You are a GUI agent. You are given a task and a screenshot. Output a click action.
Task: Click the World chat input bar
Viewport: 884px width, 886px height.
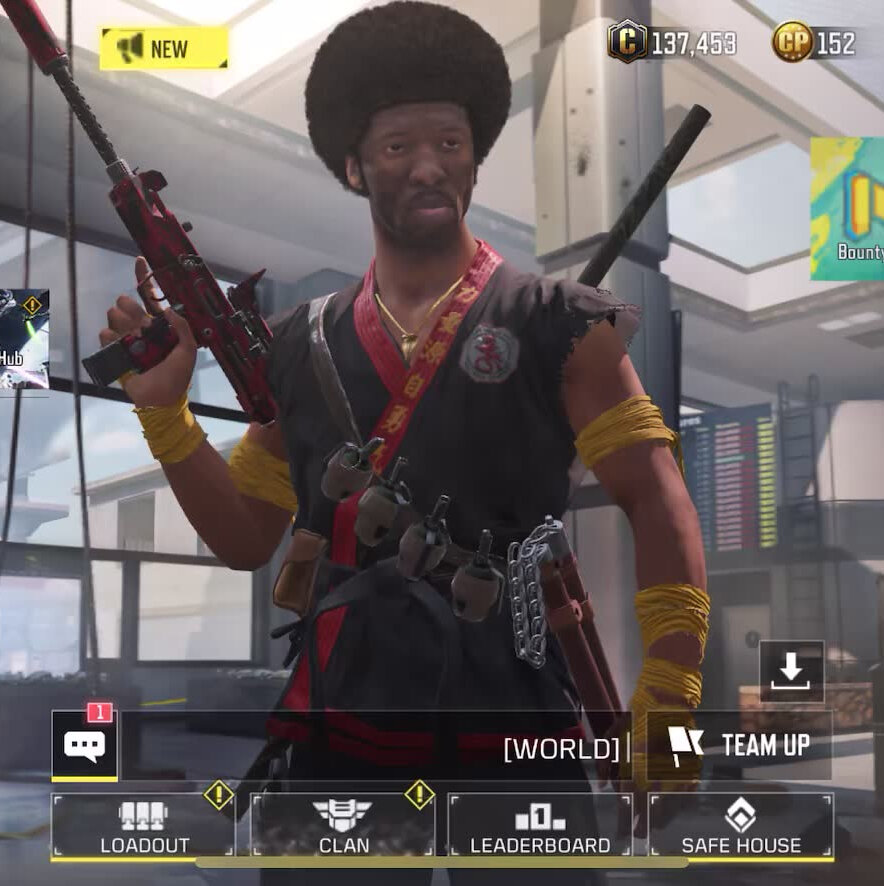point(380,747)
